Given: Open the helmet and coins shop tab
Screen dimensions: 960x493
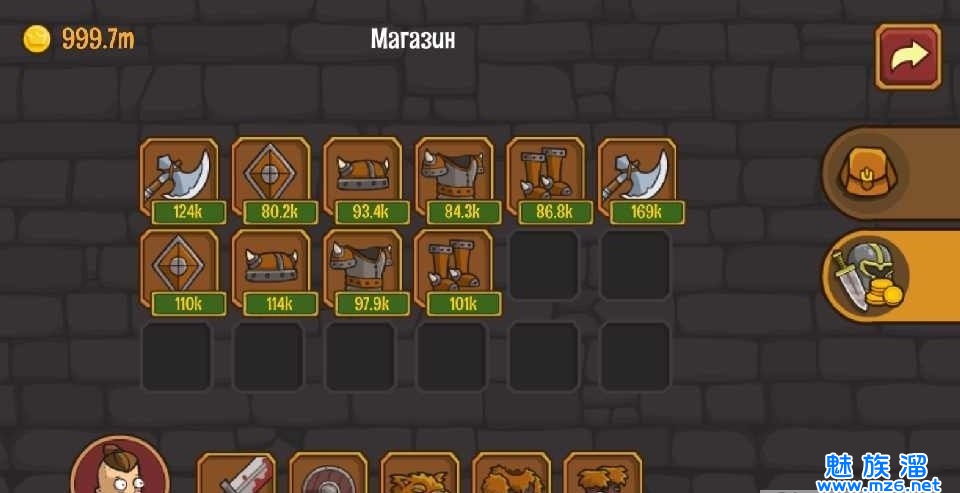Looking at the screenshot, I should coord(866,274).
